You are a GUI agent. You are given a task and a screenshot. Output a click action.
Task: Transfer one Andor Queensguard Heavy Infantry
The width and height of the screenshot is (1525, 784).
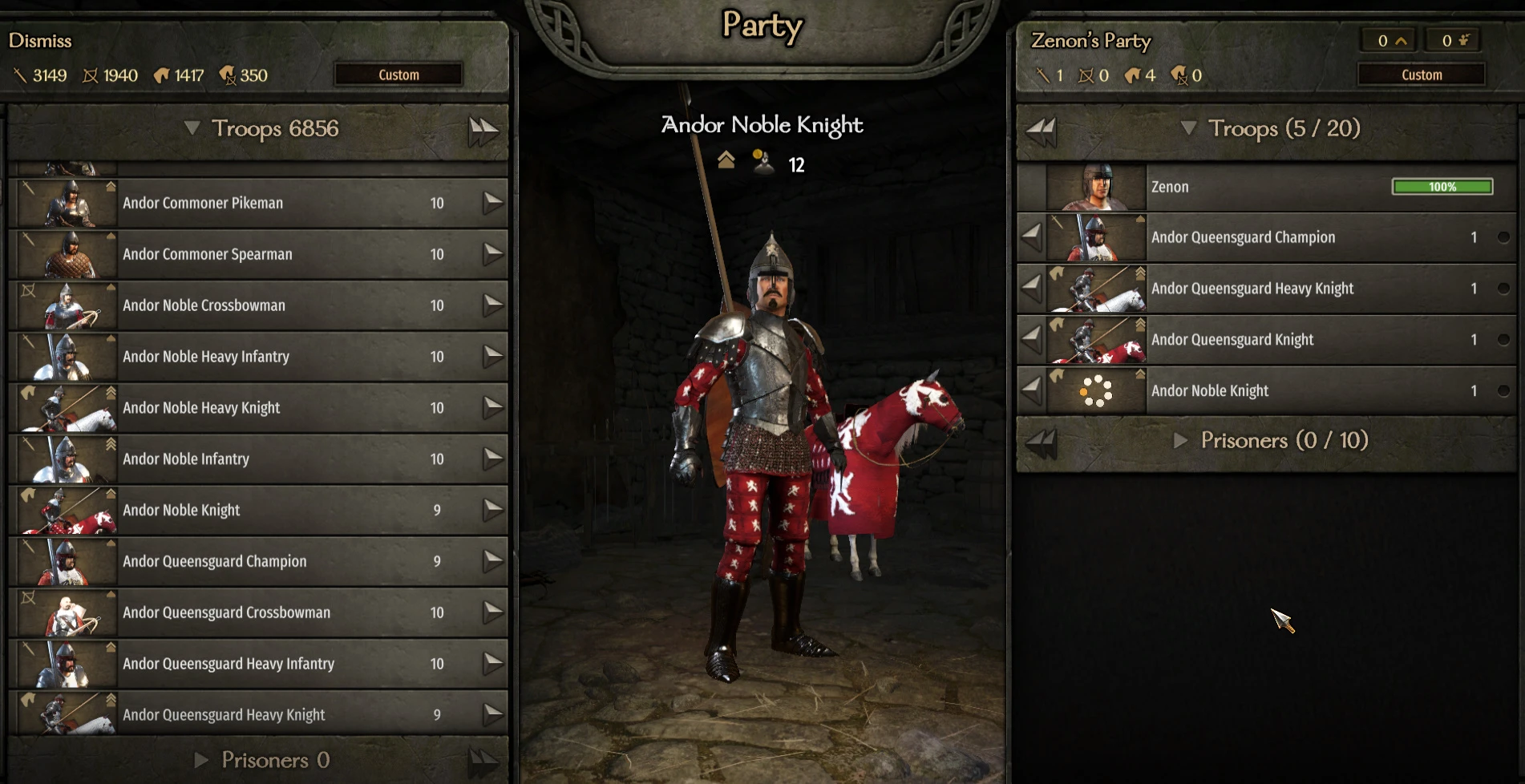point(492,664)
